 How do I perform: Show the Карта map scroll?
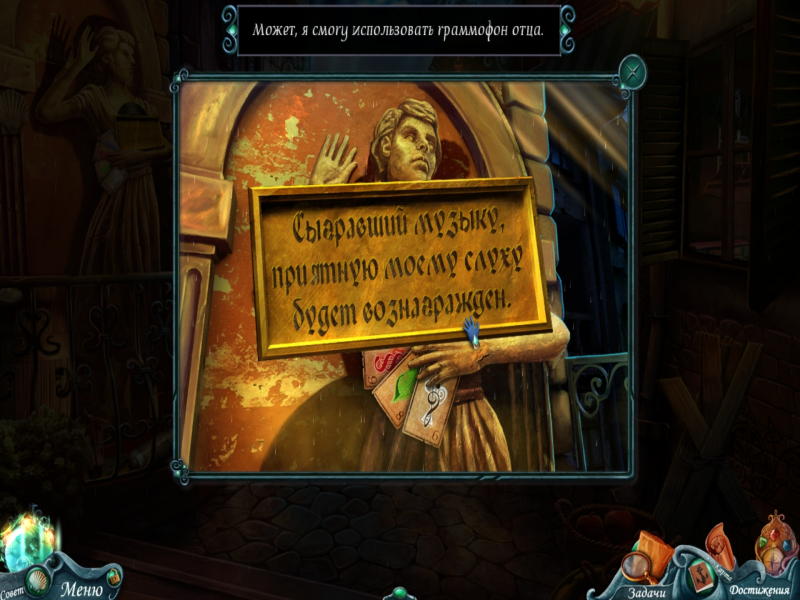717,543
